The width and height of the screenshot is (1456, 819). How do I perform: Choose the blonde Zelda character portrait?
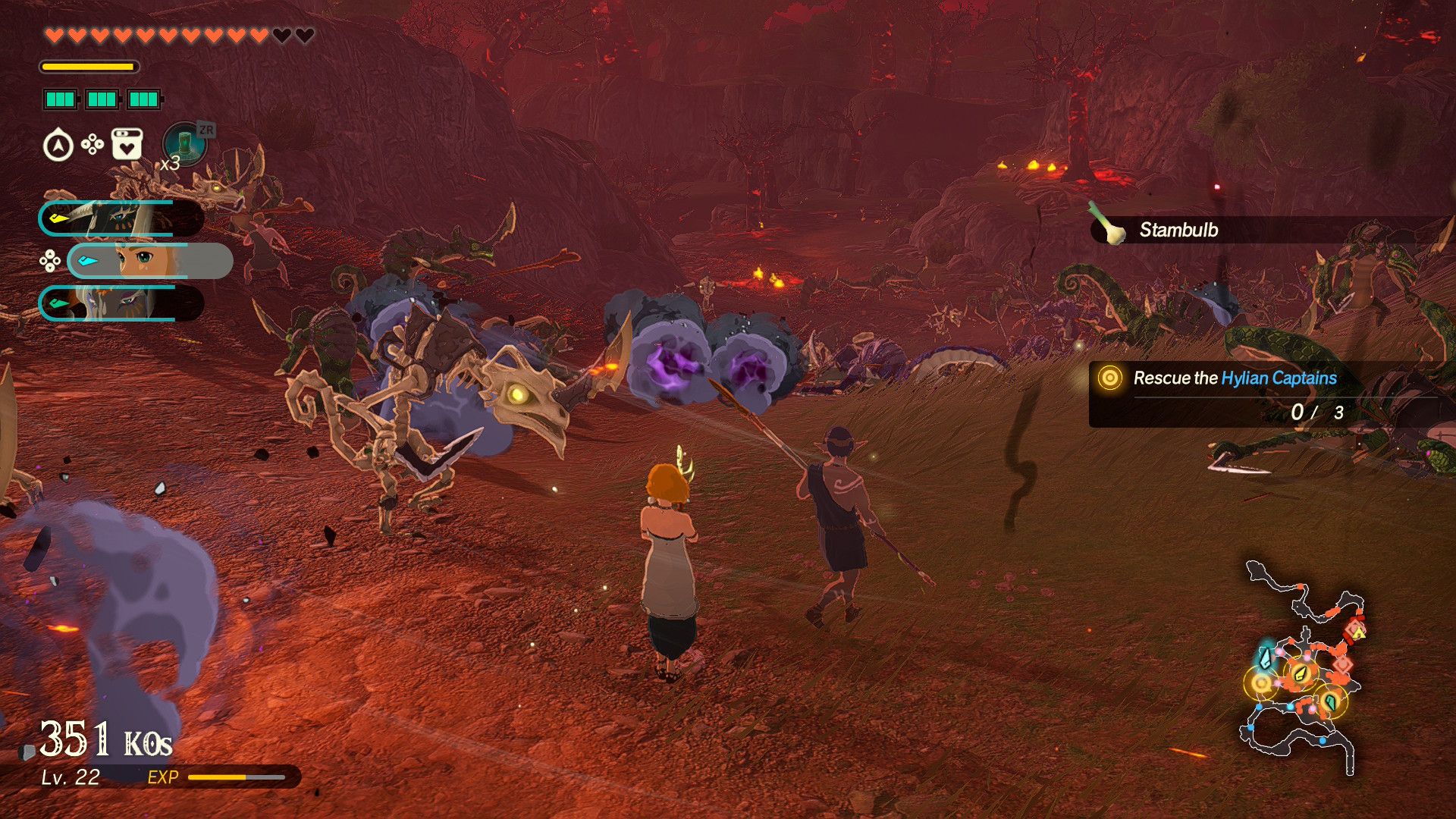pos(149,261)
